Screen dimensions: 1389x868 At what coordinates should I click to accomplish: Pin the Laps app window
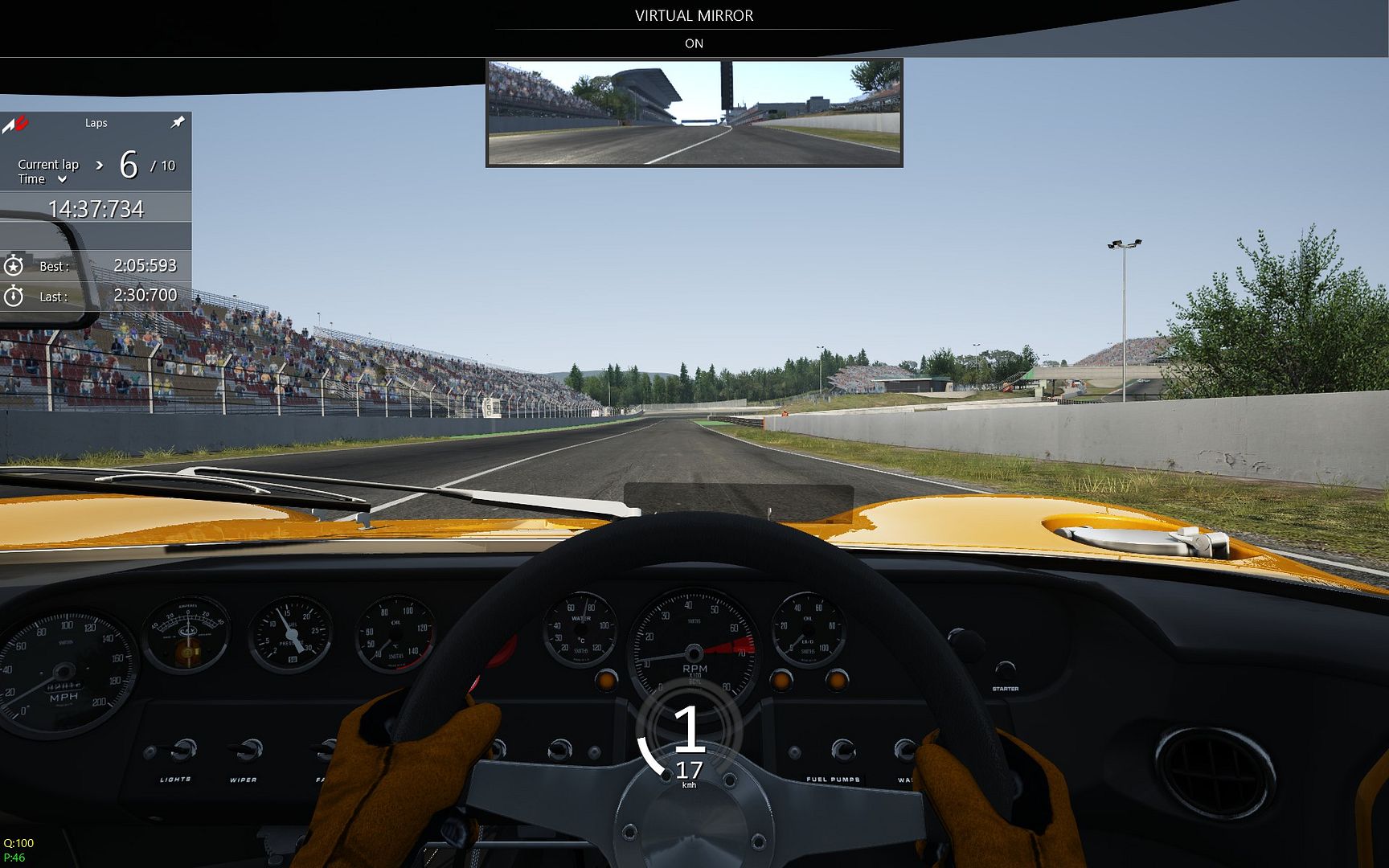(178, 122)
